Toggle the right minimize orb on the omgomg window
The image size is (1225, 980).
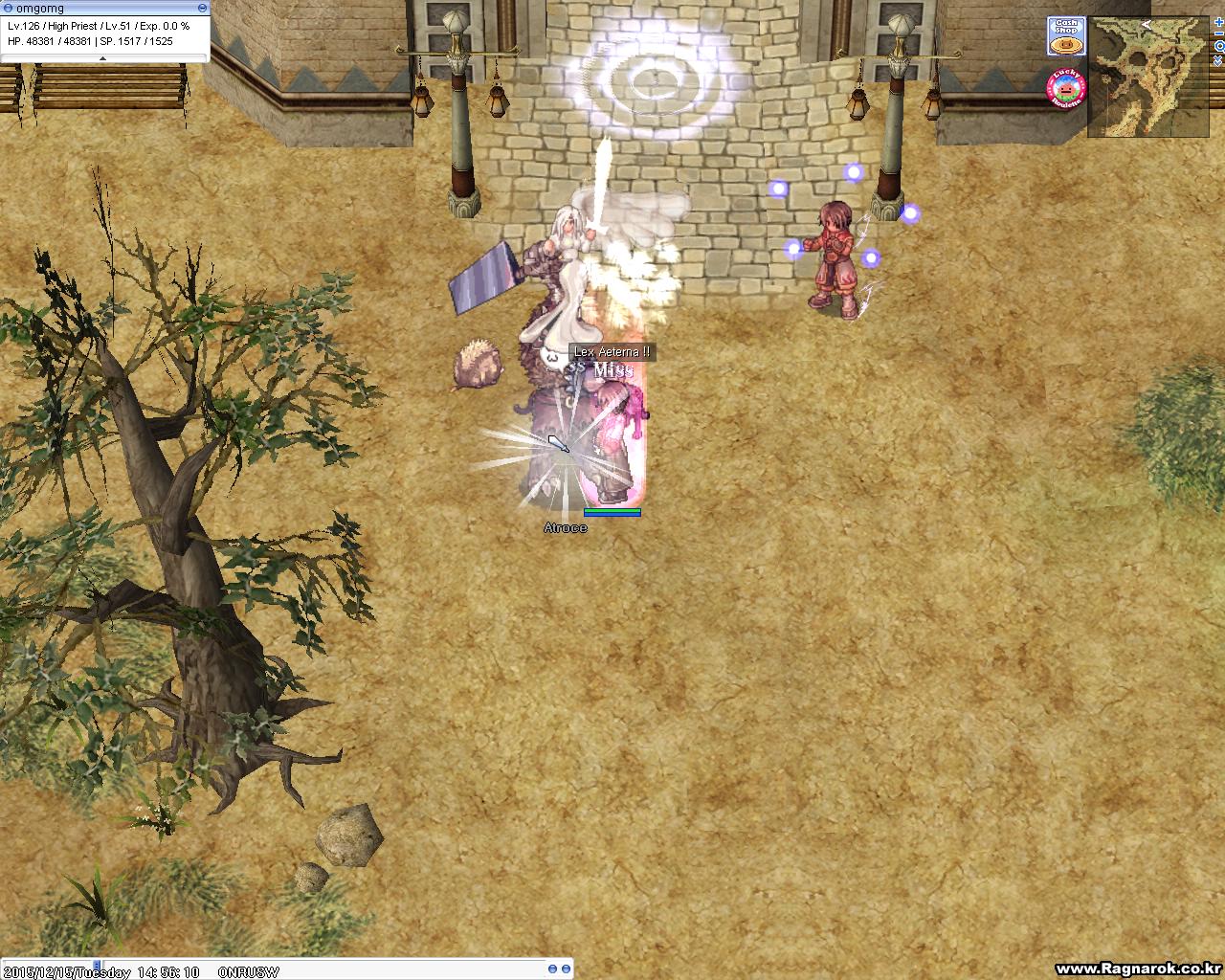(x=203, y=8)
